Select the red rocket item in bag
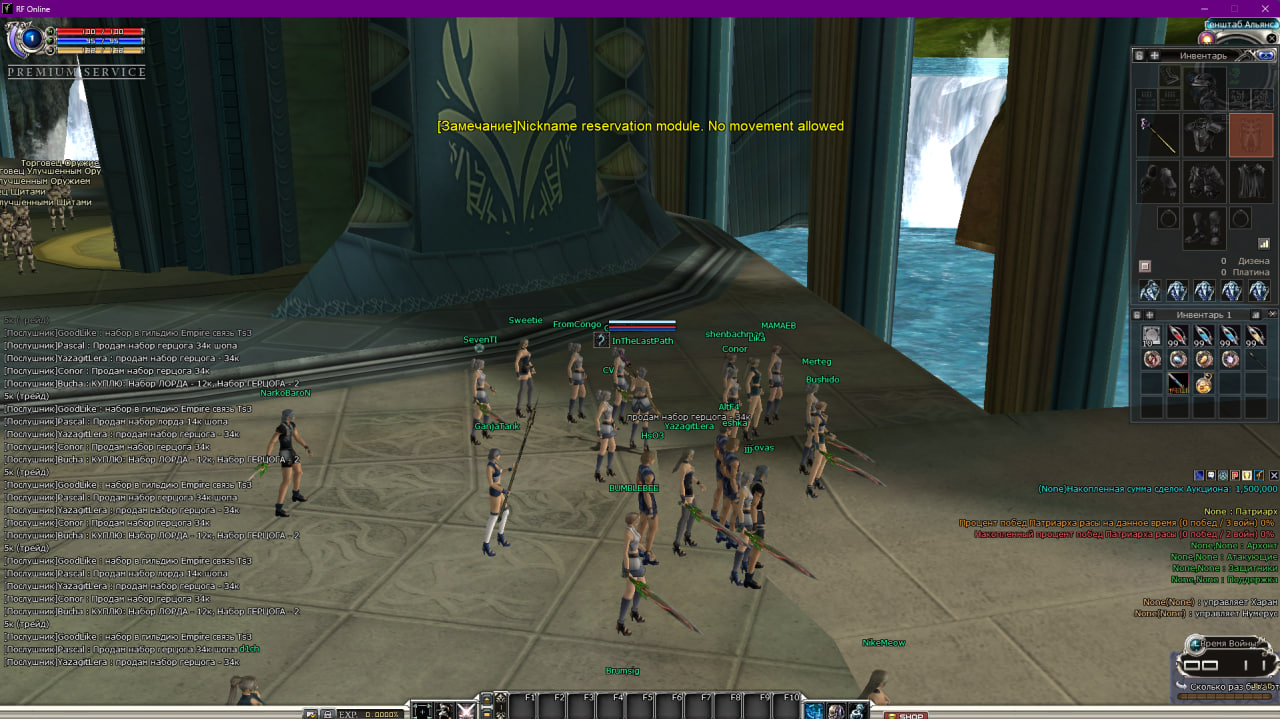This screenshot has width=1280, height=719. pyautogui.click(x=1178, y=383)
